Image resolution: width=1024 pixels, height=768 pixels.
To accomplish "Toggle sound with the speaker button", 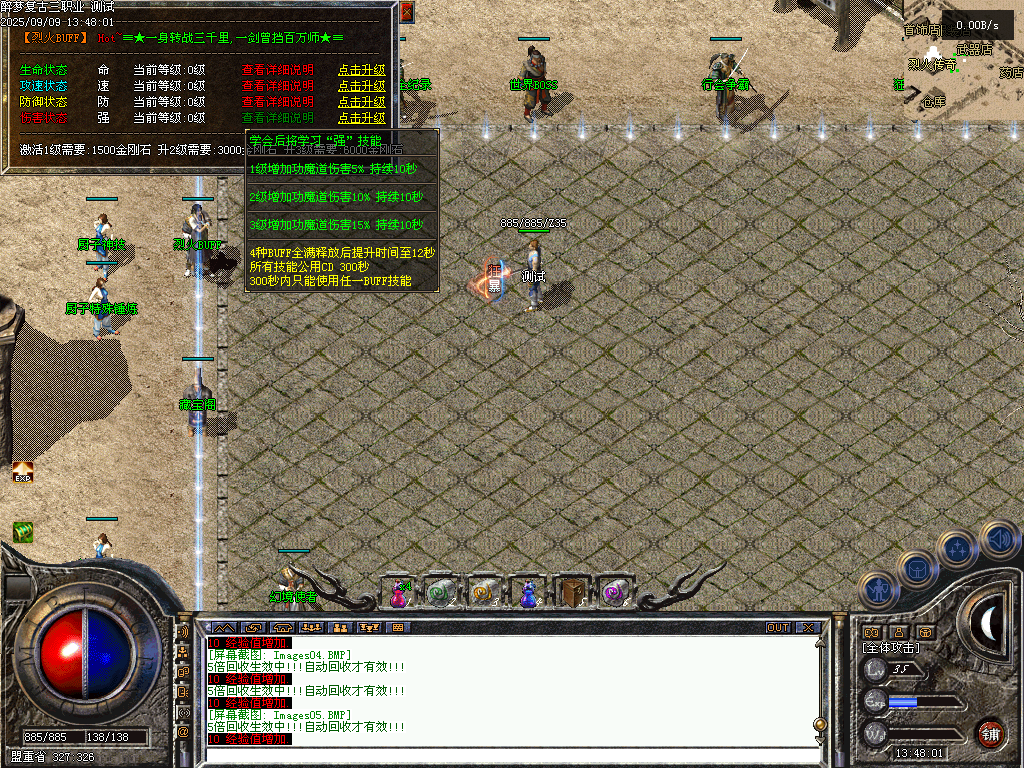I will click(998, 538).
